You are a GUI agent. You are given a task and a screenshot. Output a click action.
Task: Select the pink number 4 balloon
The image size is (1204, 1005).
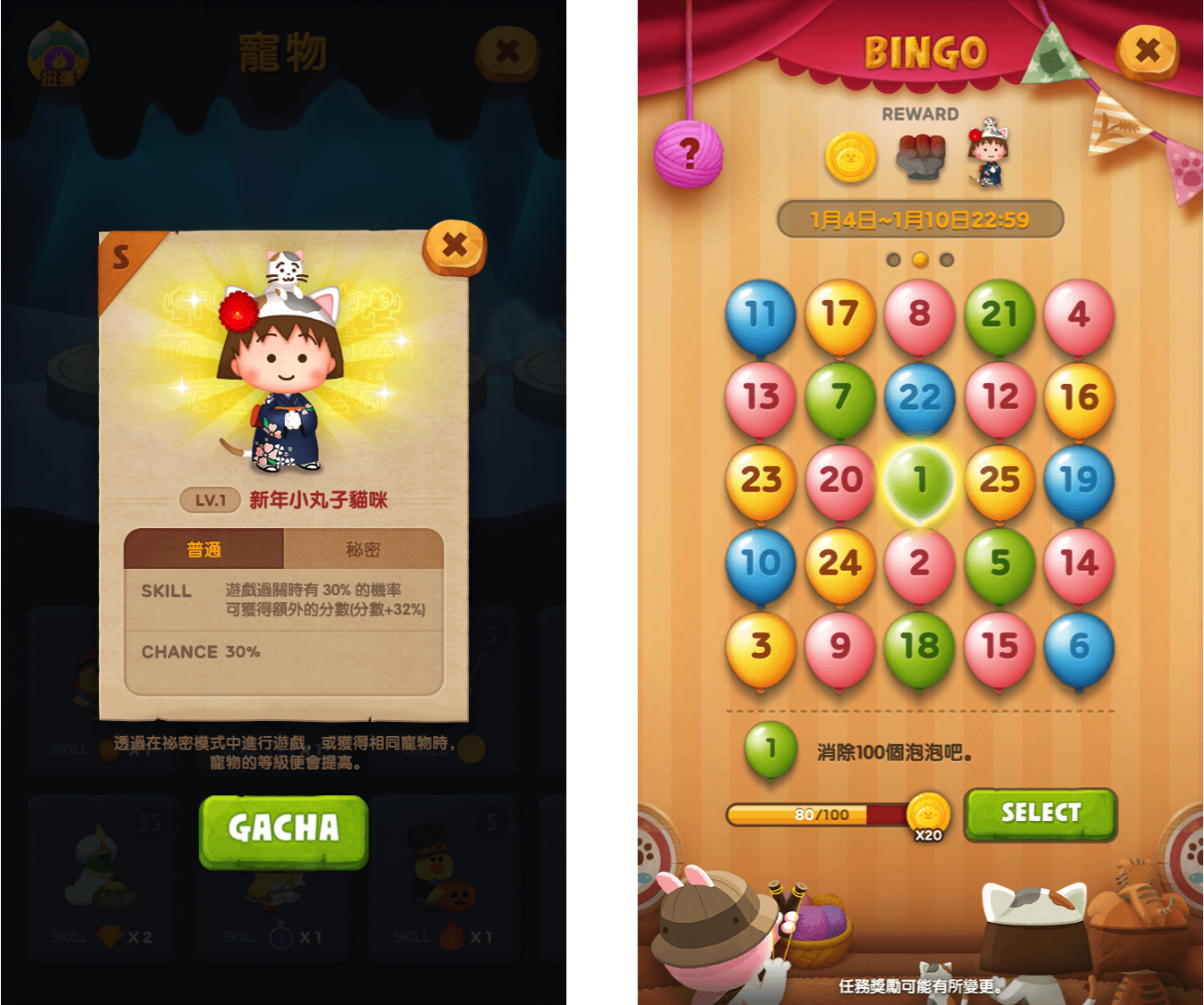pos(1079,314)
